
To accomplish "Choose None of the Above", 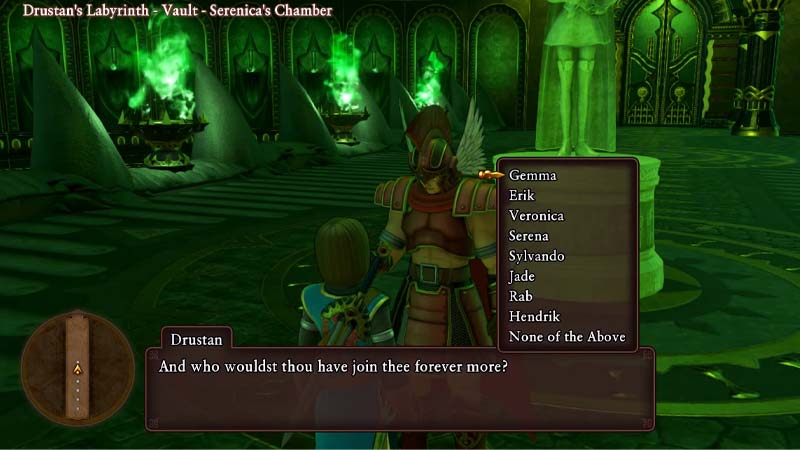I will click(x=567, y=337).
